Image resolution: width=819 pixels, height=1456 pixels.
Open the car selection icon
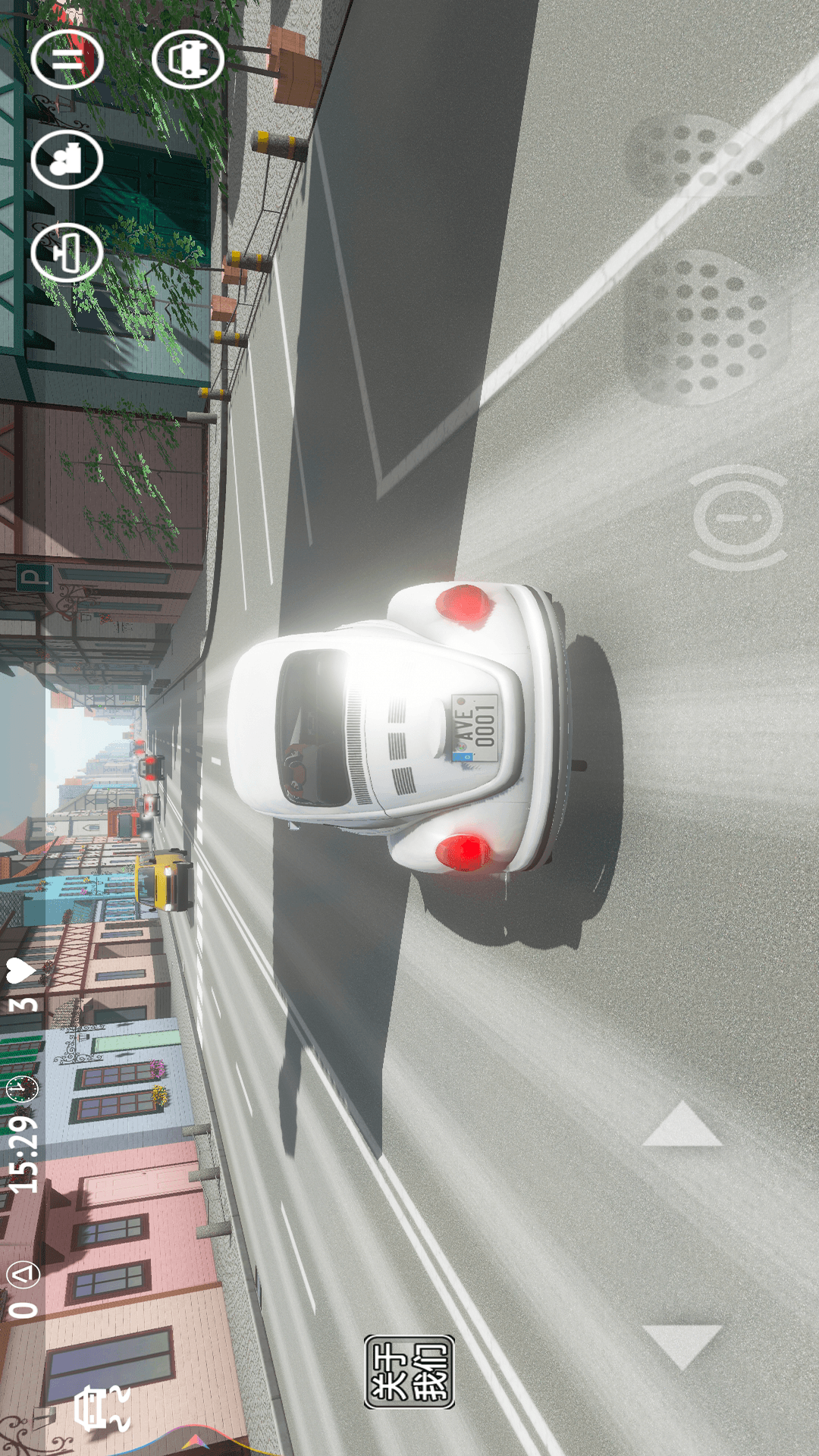[187, 59]
